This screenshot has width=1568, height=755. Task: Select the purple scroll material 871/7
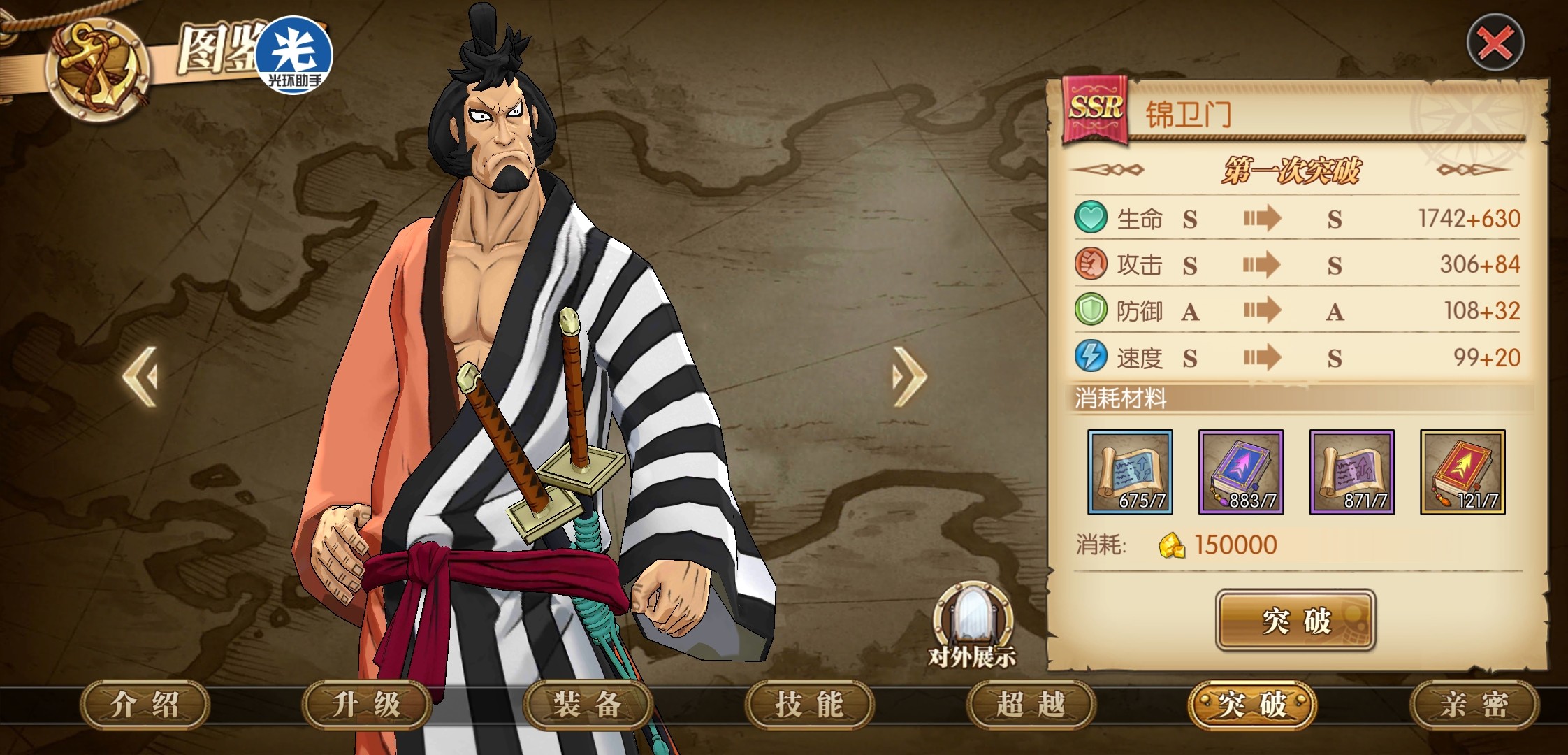coord(1351,472)
